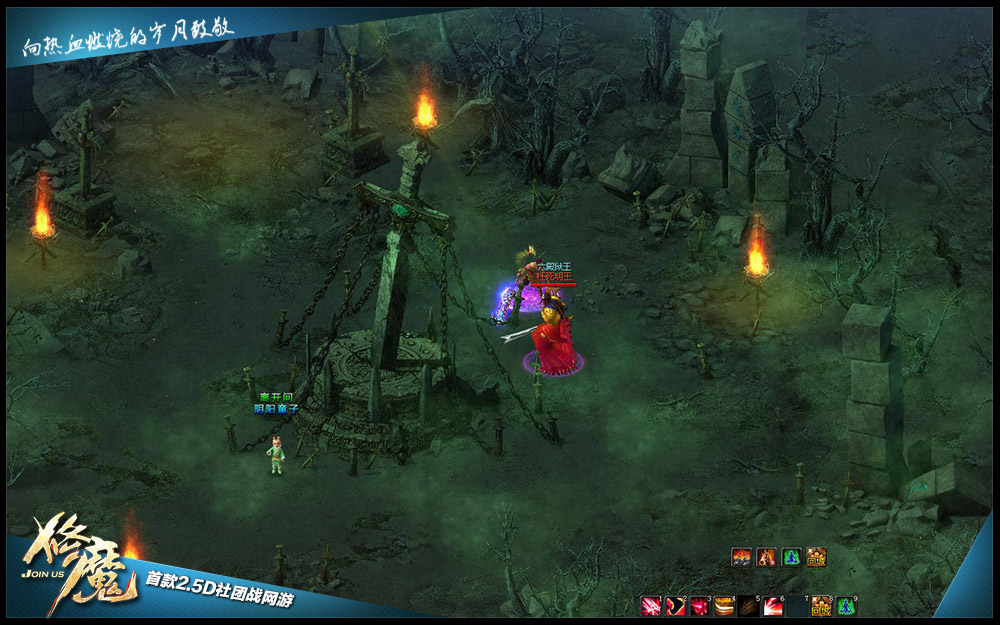
Task: Activate the white-red blast skill in slot 6
Action: click(x=772, y=606)
